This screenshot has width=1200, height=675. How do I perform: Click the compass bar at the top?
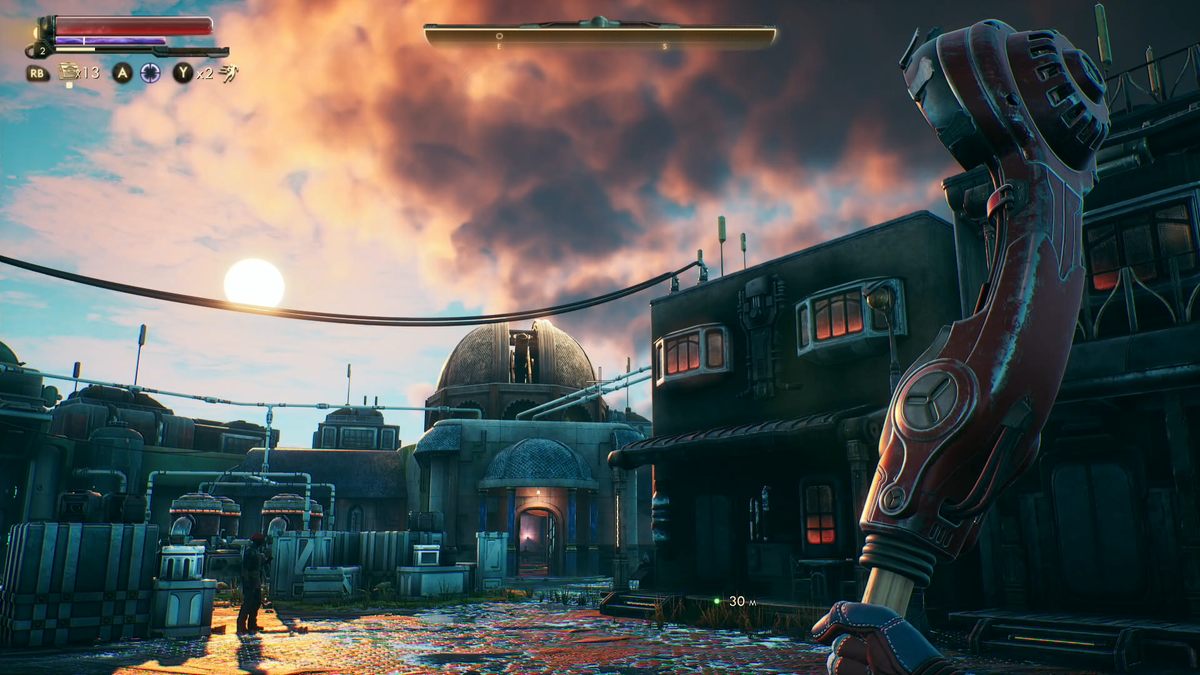click(x=600, y=37)
